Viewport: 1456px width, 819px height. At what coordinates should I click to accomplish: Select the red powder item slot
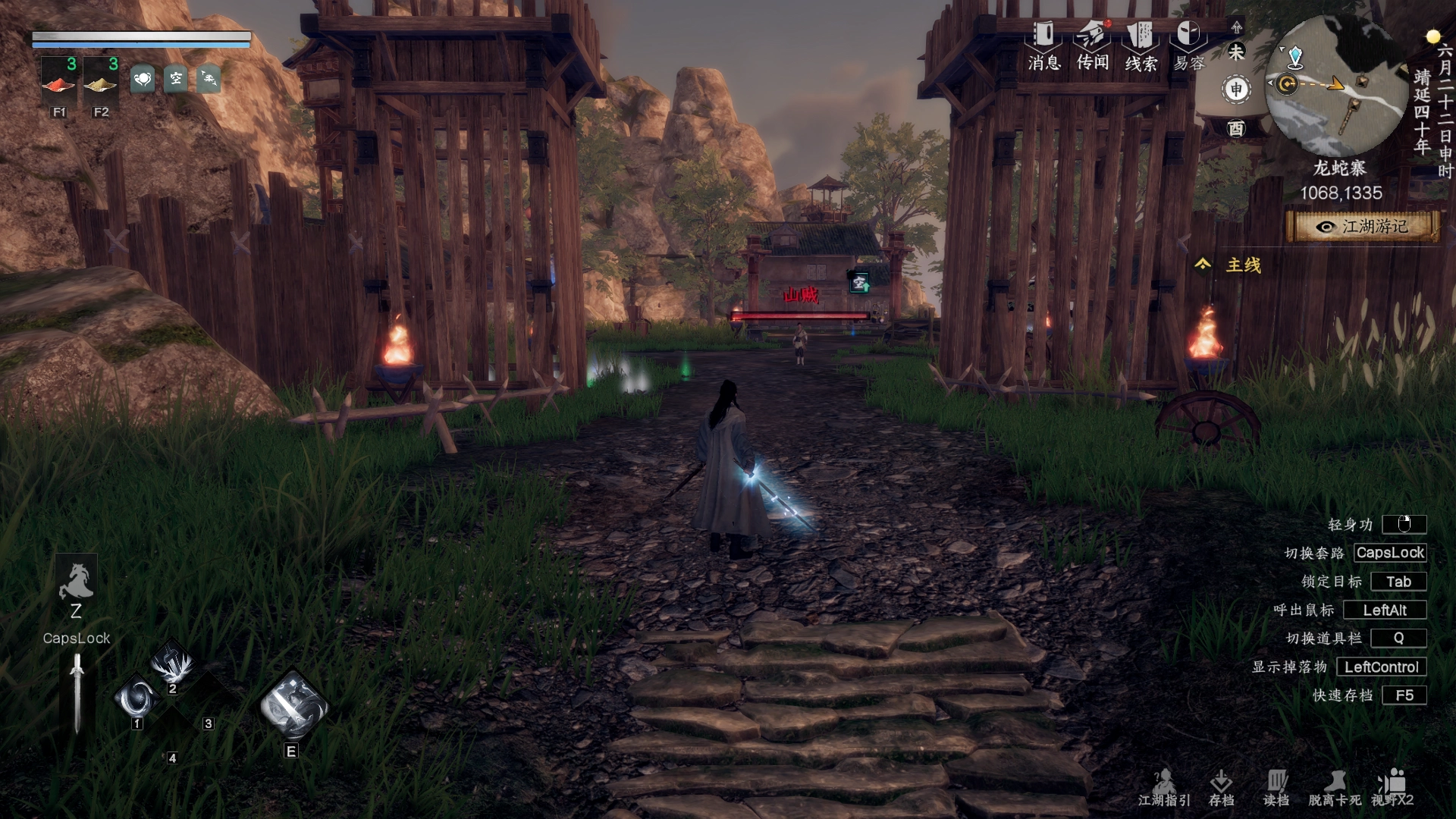59,80
